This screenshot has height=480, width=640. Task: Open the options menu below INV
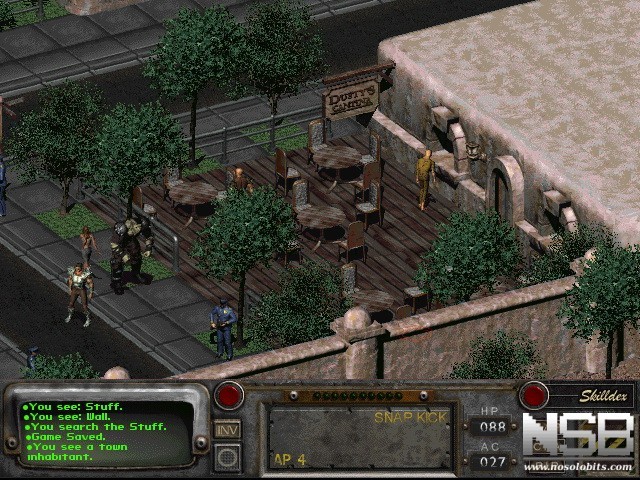click(227, 457)
